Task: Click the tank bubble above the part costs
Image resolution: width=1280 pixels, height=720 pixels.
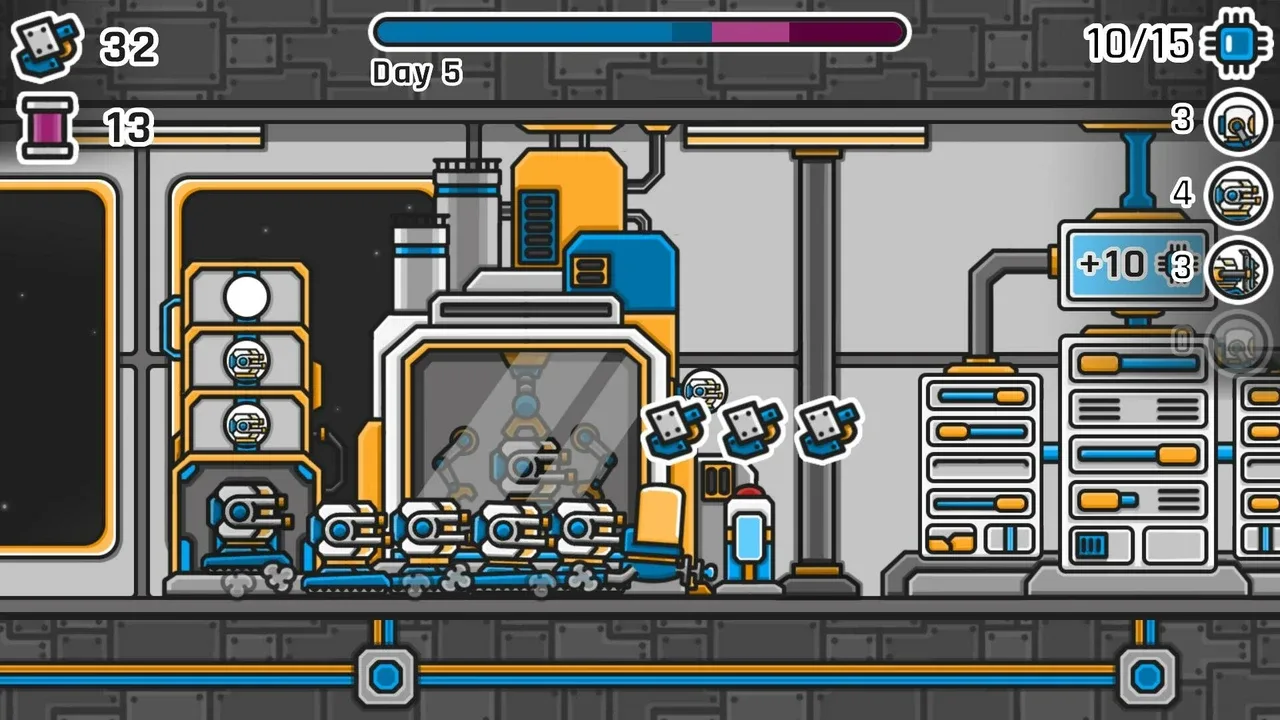Action: coord(704,390)
